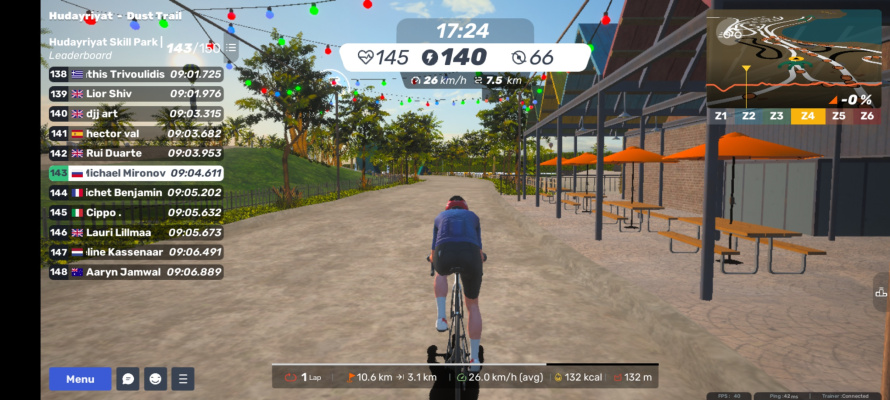This screenshot has width=890, height=400.
Task: Select Lior Shiv in the leaderboard
Action: tap(135, 93)
